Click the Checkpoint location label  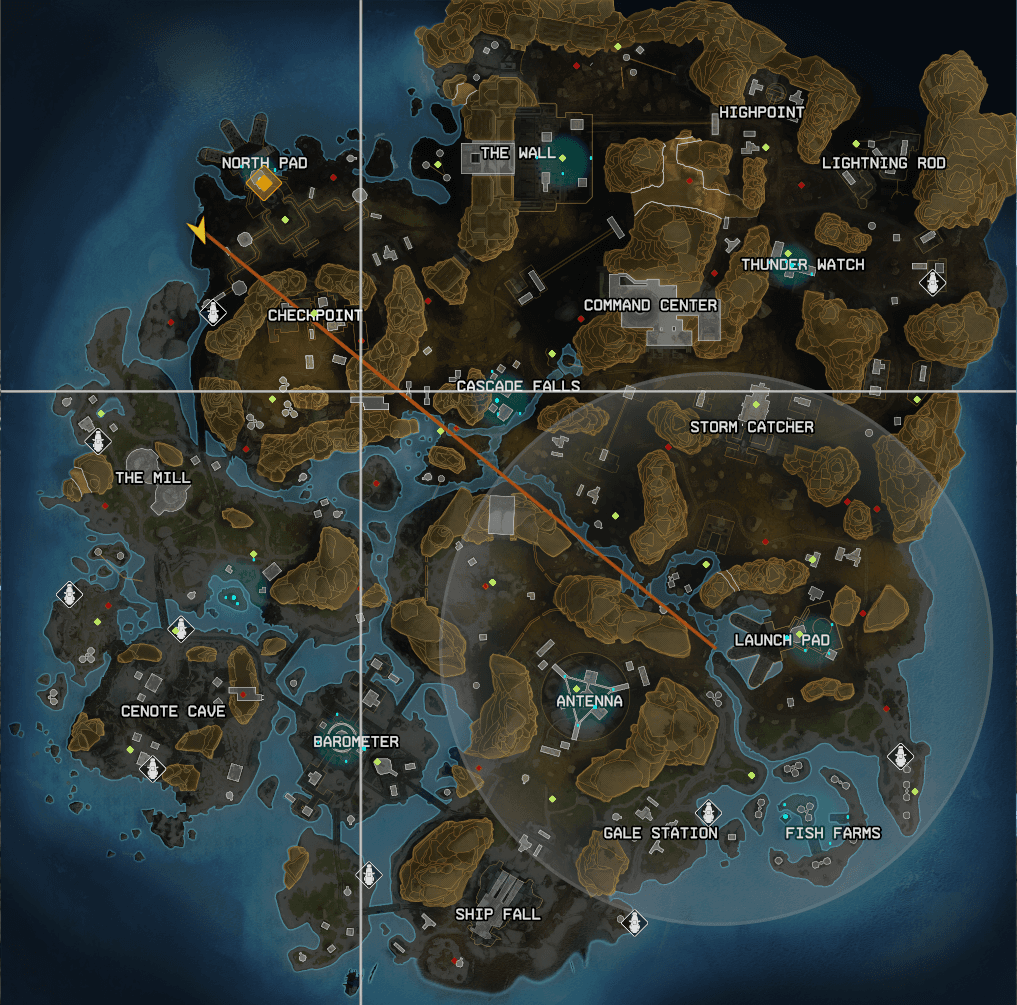(x=315, y=315)
